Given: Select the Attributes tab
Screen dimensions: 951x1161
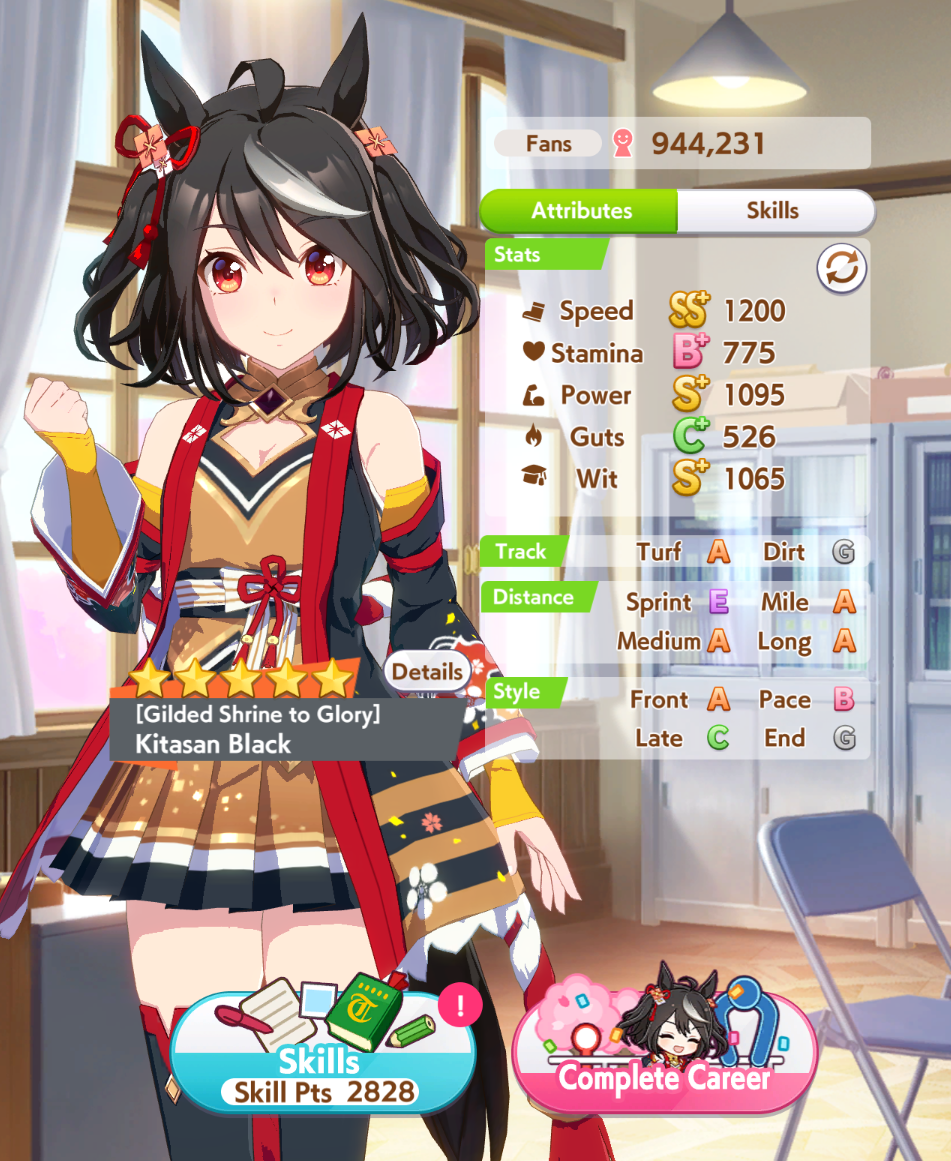Looking at the screenshot, I should coord(581,211).
